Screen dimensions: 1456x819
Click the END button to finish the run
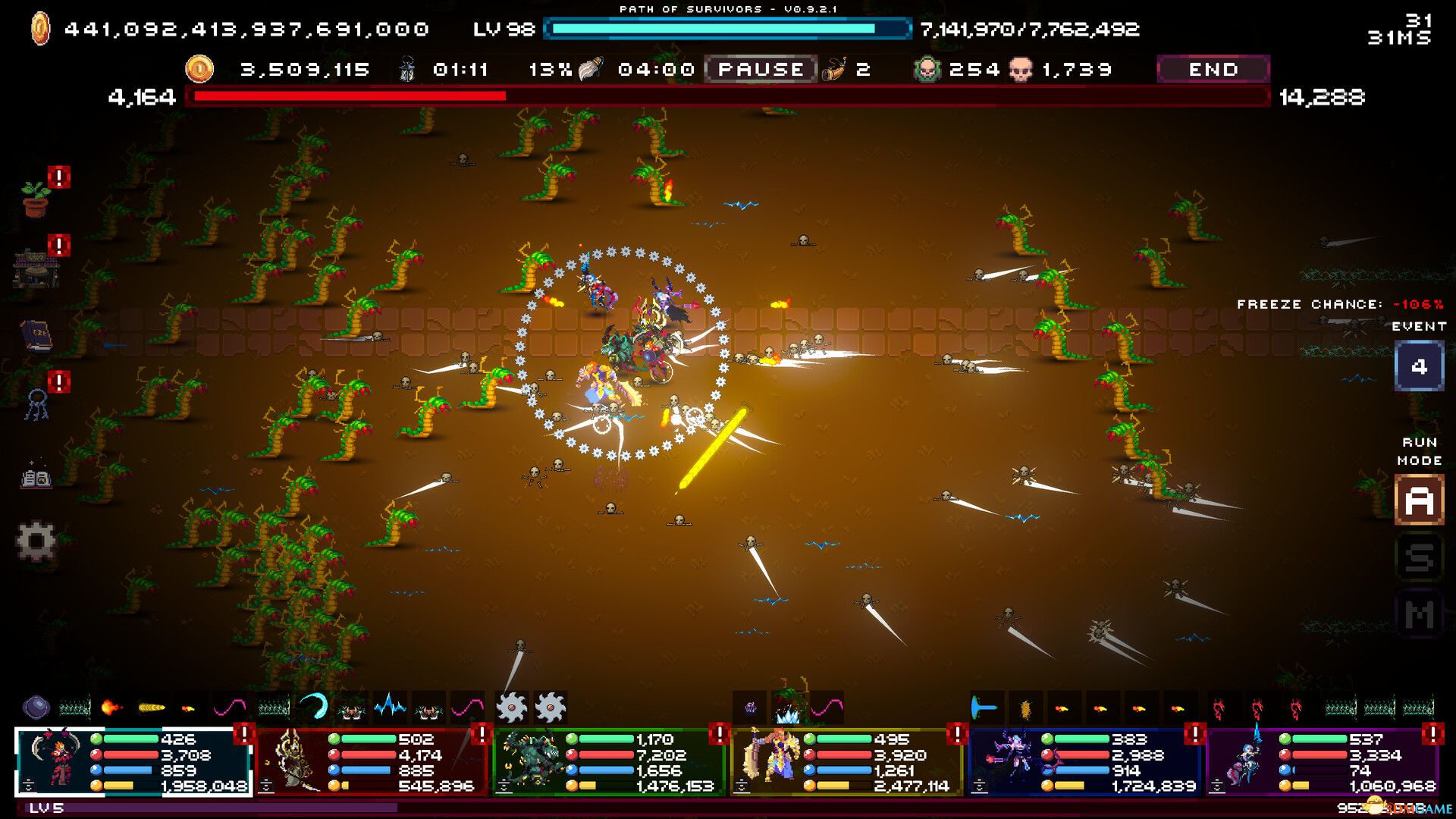1212,69
